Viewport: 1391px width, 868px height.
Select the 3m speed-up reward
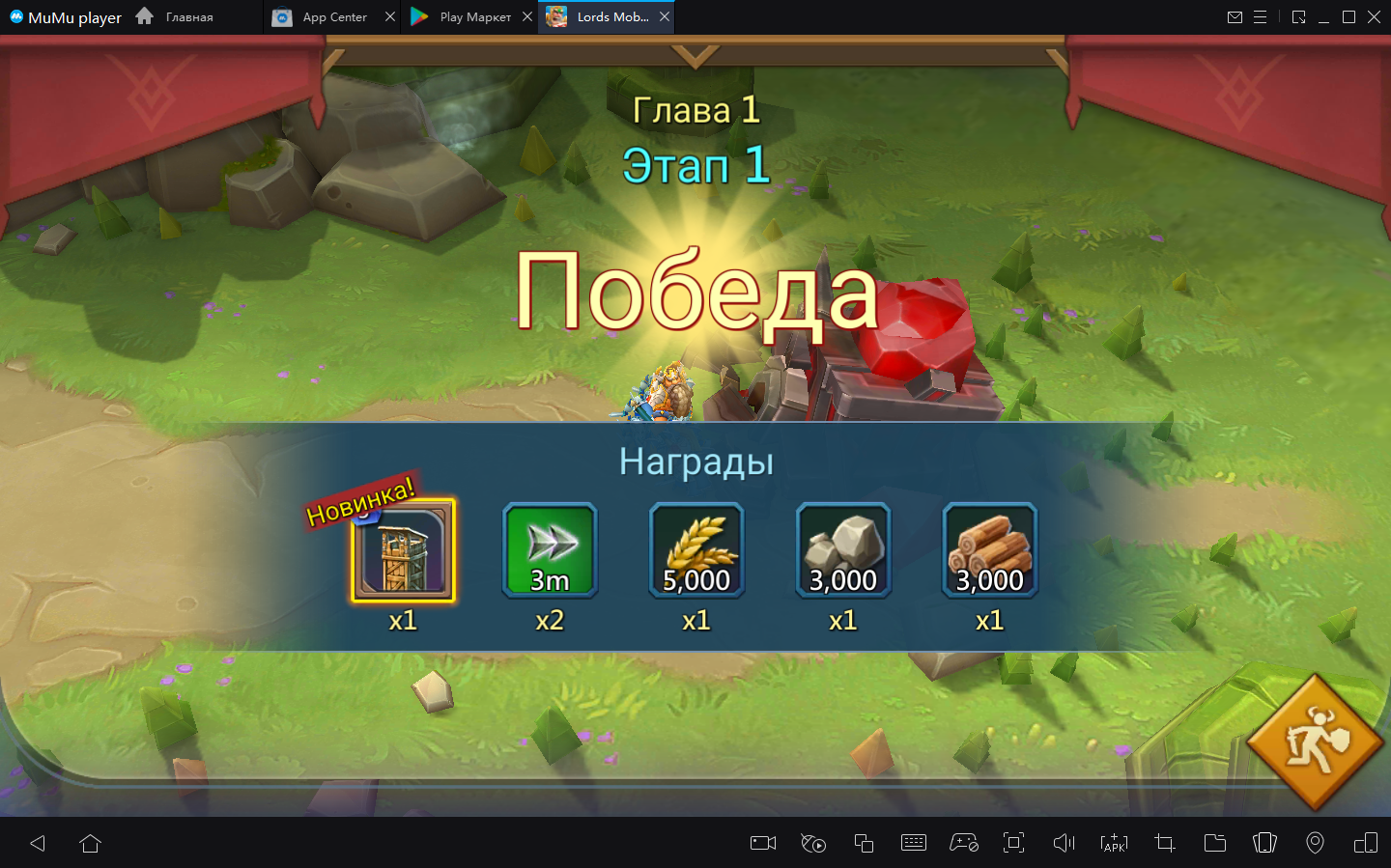pos(550,551)
